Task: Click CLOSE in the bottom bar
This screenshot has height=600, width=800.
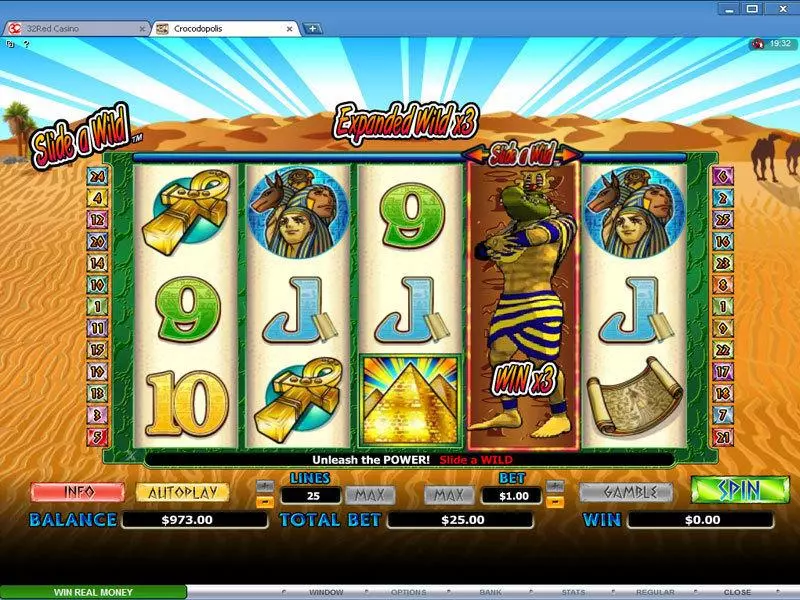Action: tap(737, 592)
